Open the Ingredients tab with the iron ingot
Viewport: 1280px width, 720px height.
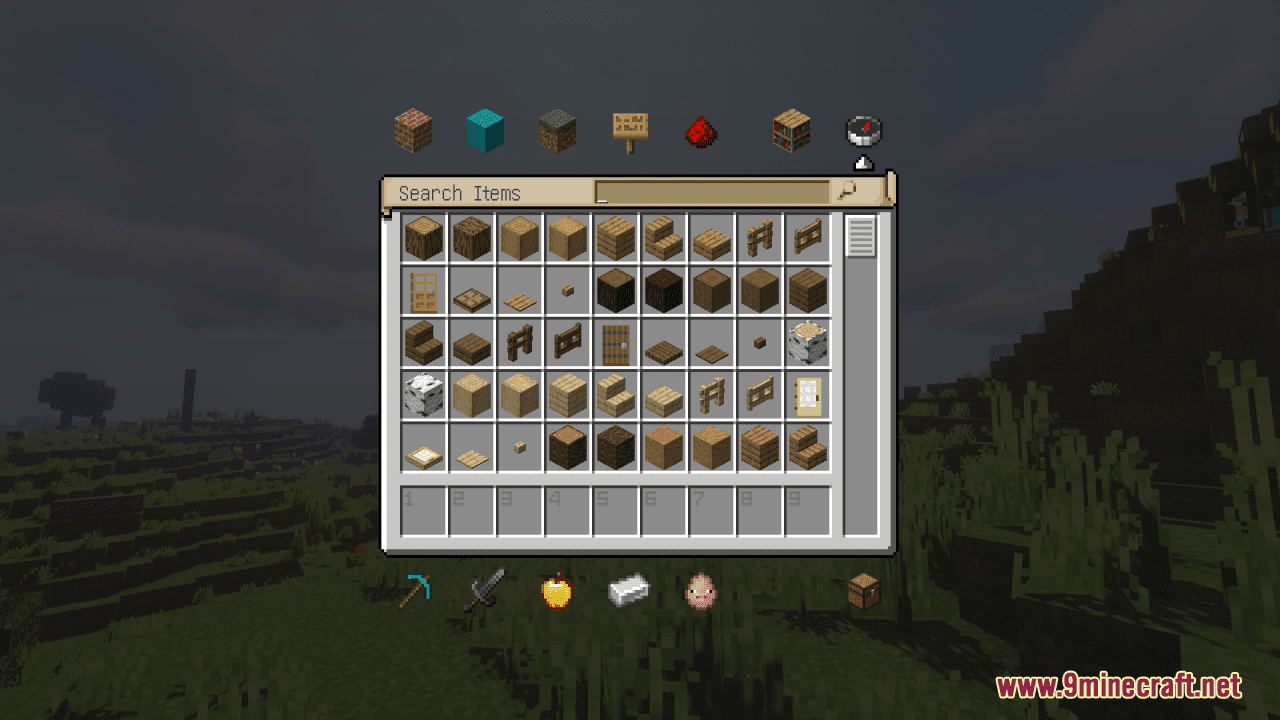629,590
